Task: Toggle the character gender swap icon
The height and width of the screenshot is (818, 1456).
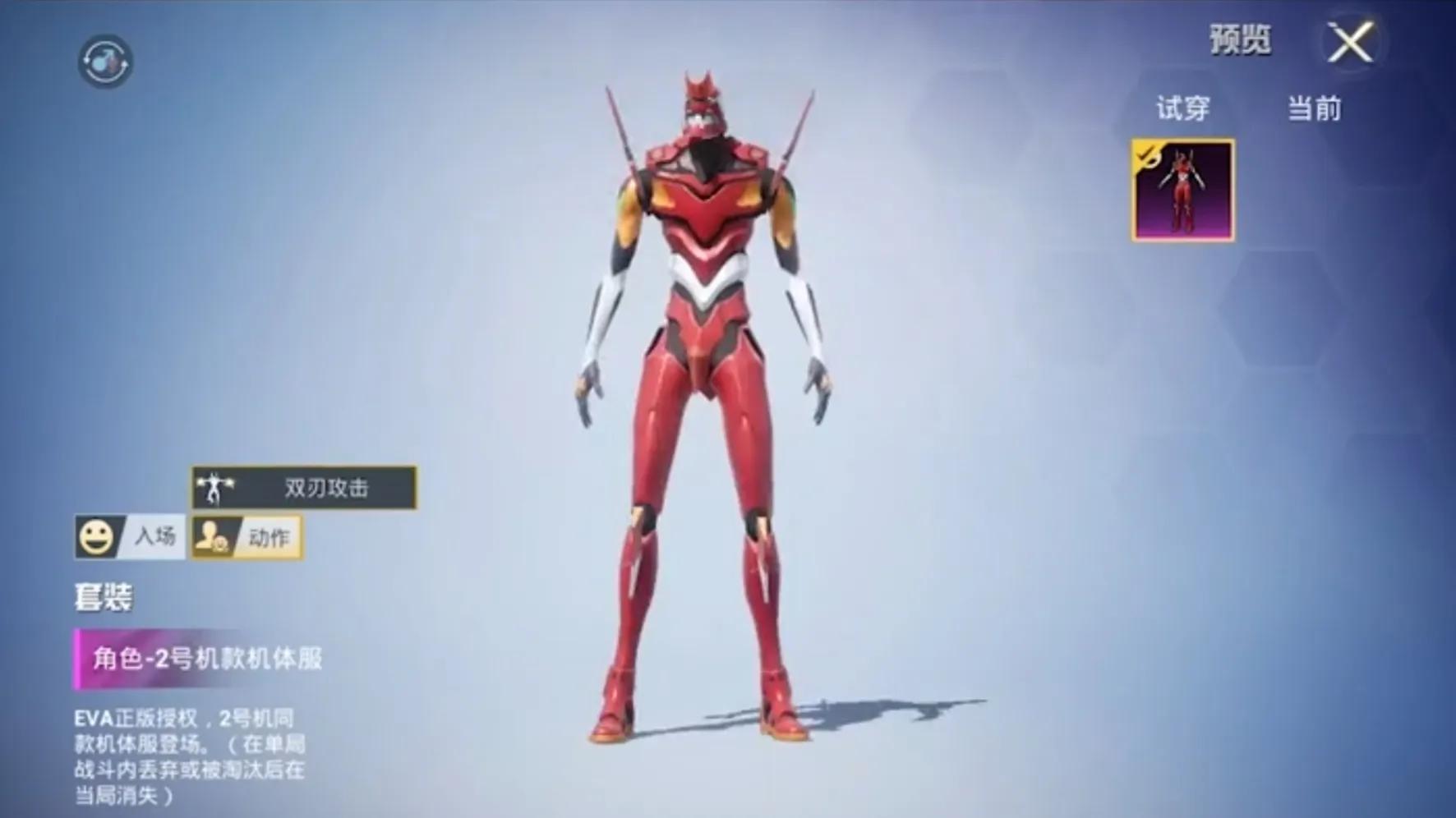Action: click(x=105, y=62)
